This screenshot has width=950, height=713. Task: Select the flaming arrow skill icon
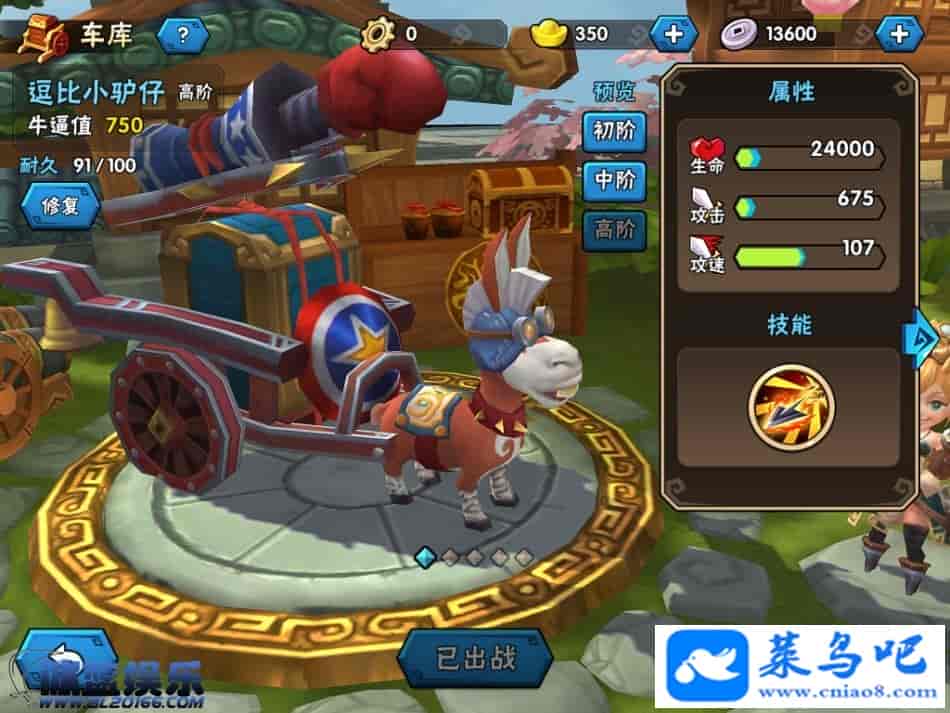click(x=790, y=406)
